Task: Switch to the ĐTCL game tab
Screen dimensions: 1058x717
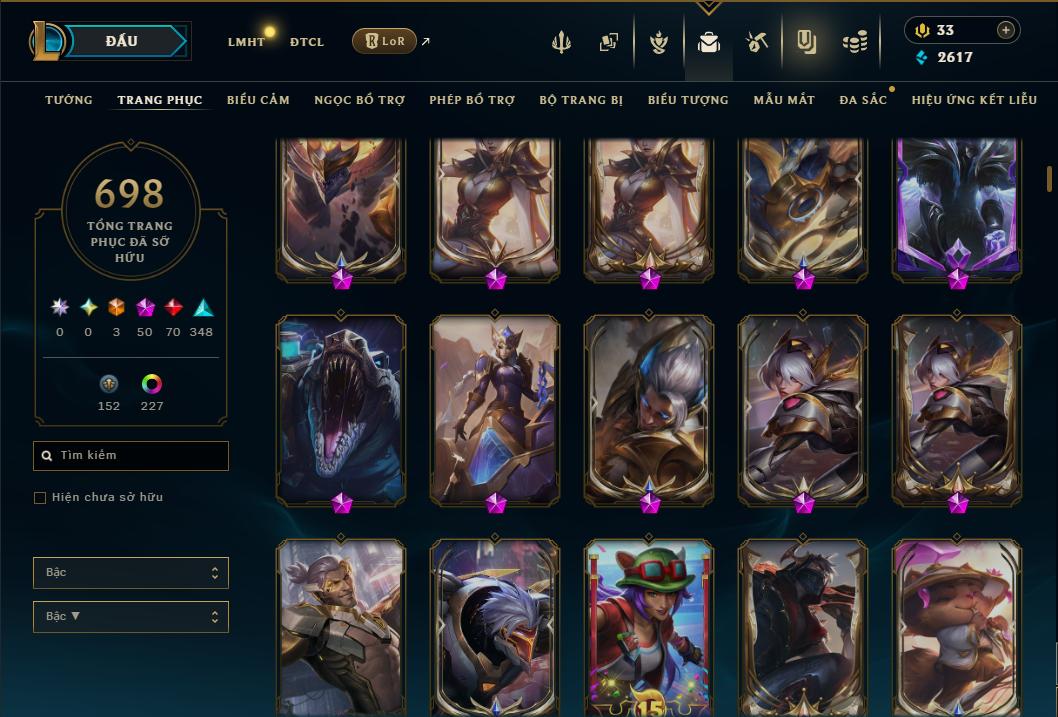Action: point(306,42)
